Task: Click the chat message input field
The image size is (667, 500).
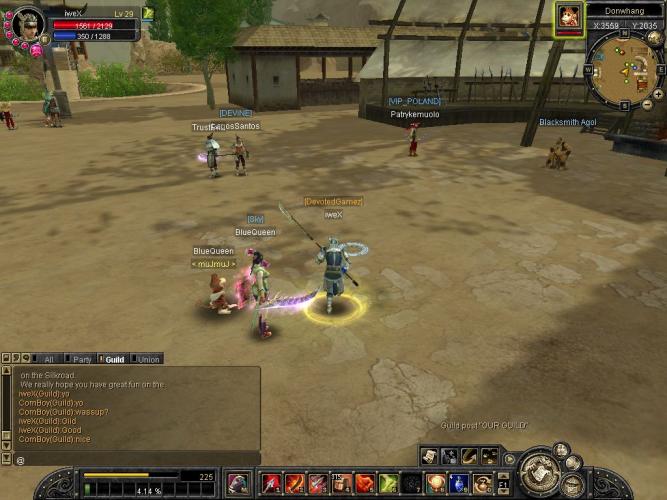Action: coord(135,459)
